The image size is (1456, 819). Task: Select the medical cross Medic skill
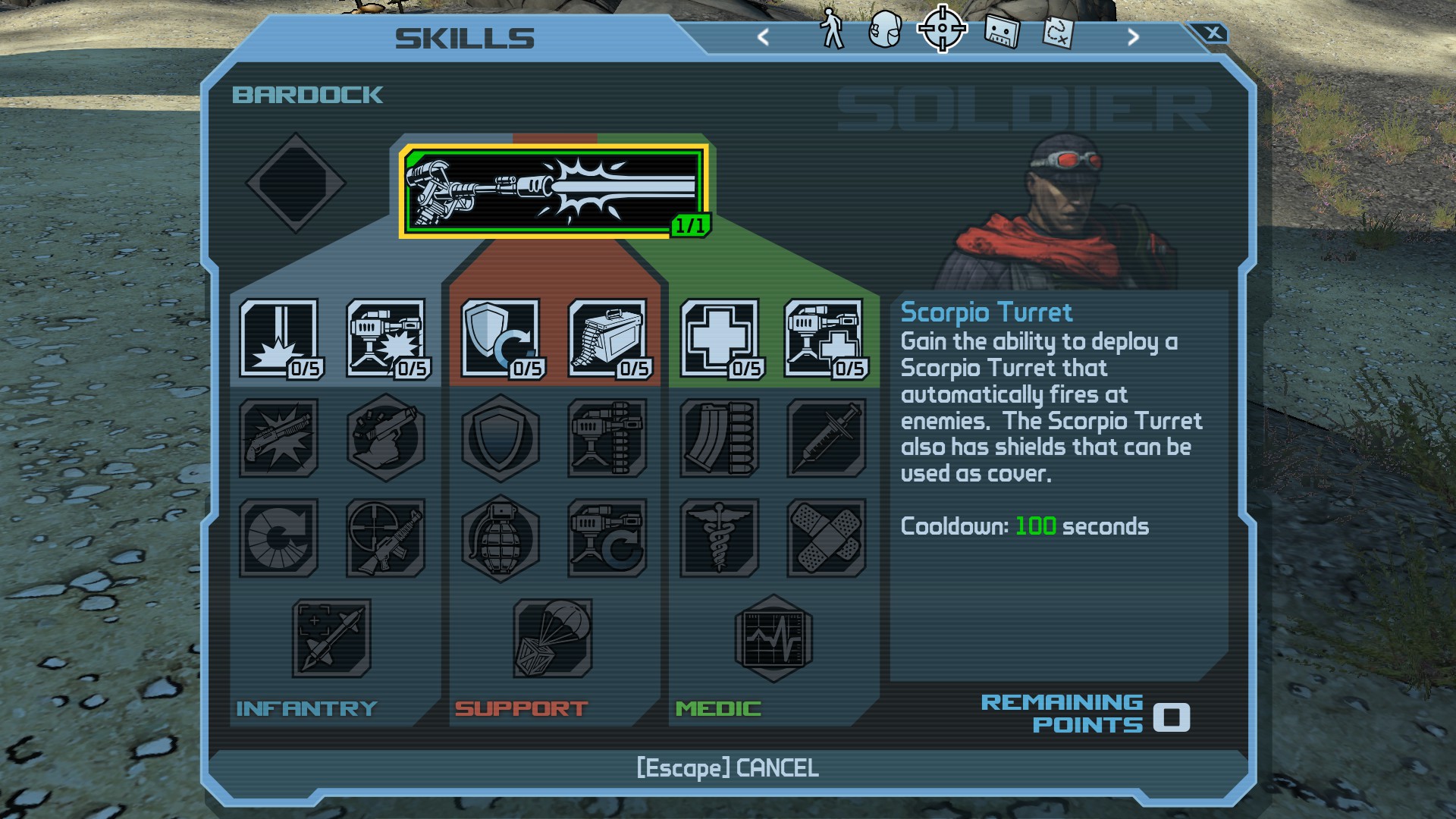coord(720,338)
